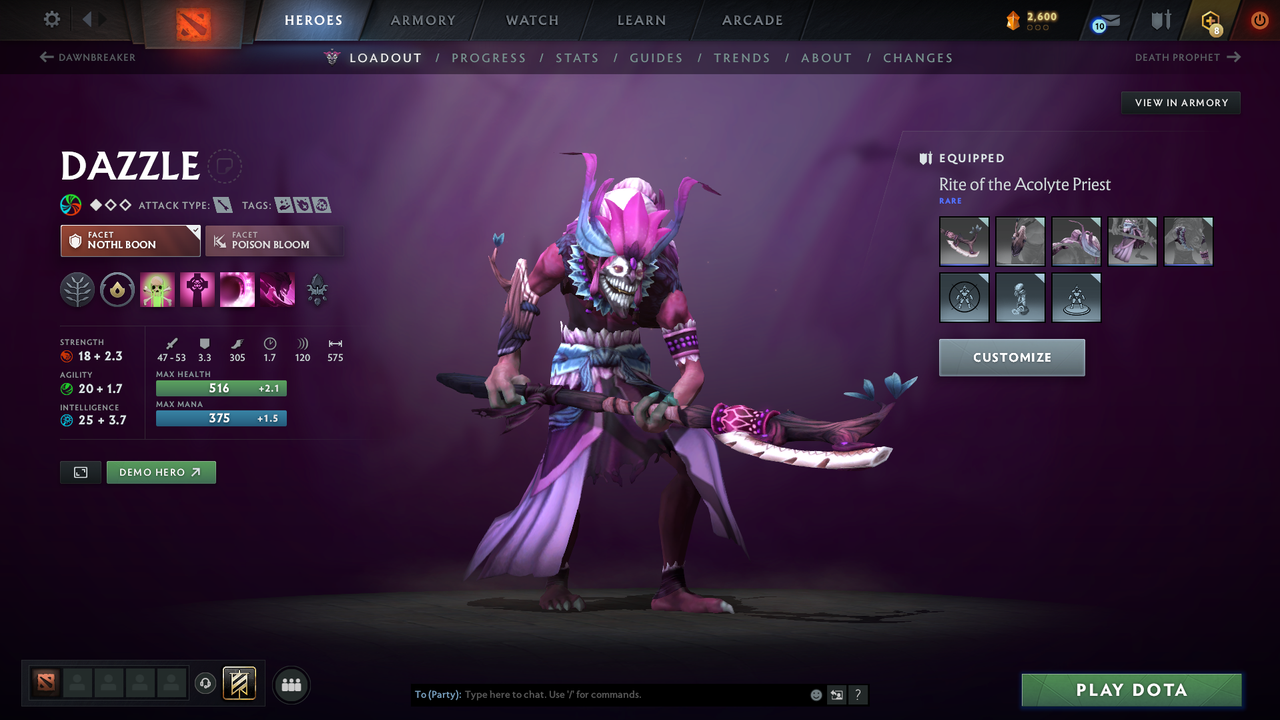
Task: Click the Customize button
Action: coord(1011,357)
